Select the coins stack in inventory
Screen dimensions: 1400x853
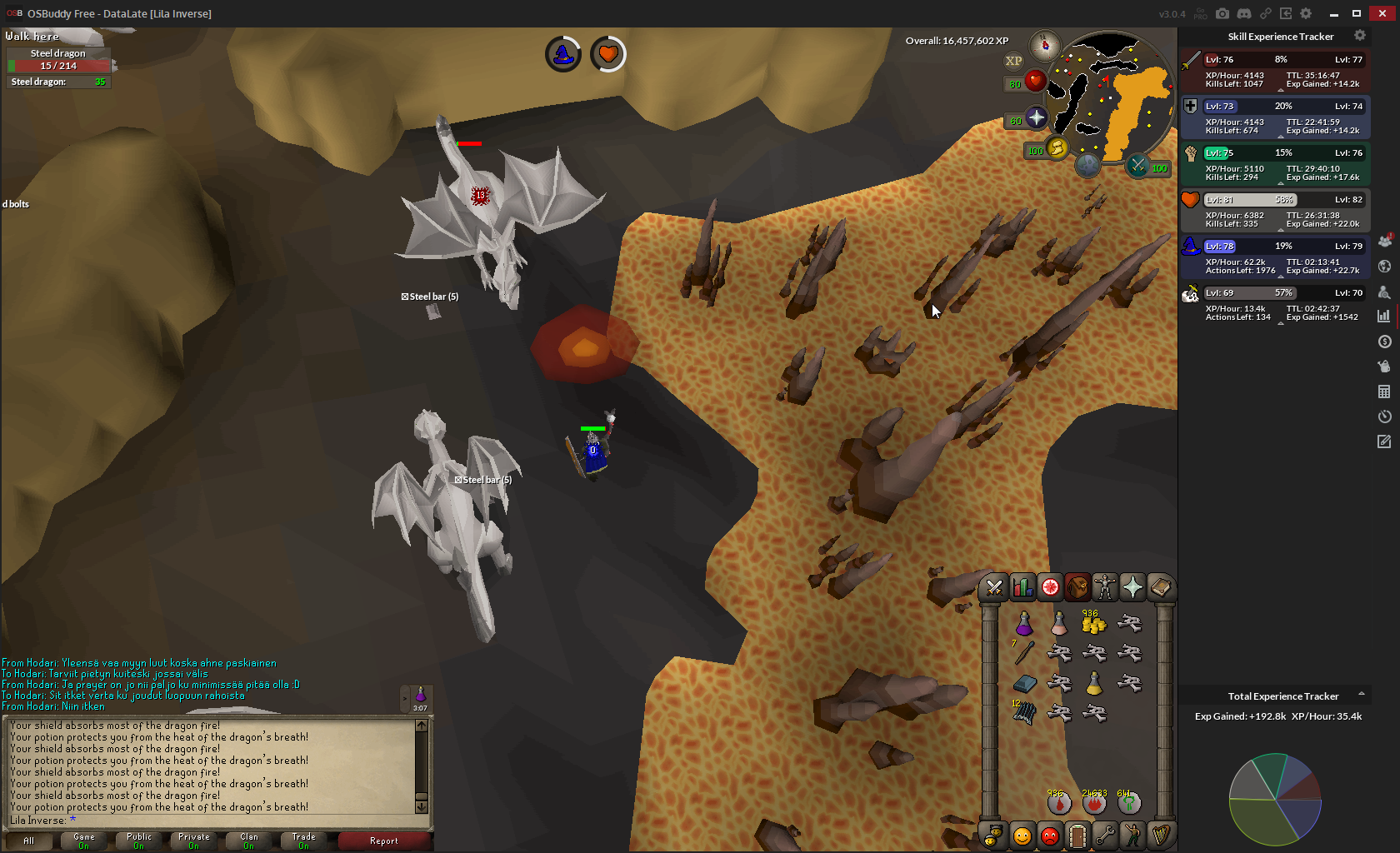coord(1093,623)
